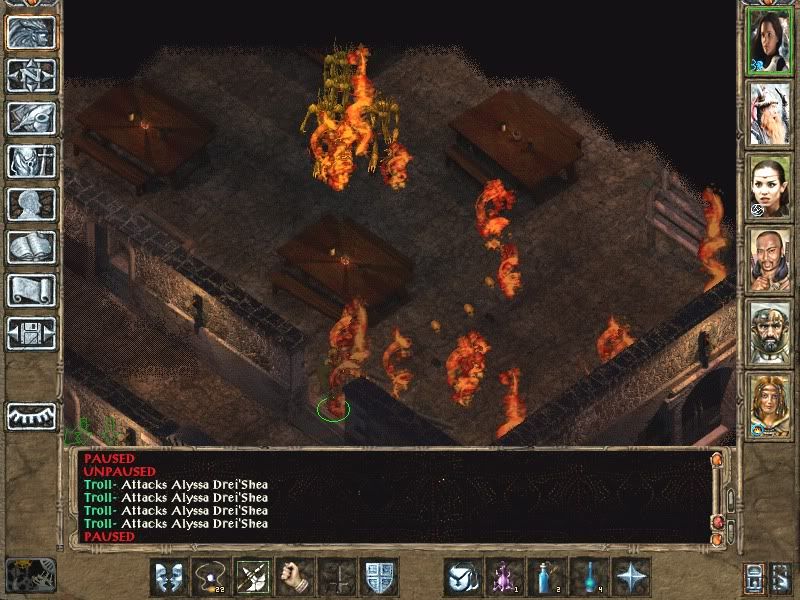Viewport: 800px width, 600px height.
Task: Return to game view with top sidebar button
Action: point(31,32)
